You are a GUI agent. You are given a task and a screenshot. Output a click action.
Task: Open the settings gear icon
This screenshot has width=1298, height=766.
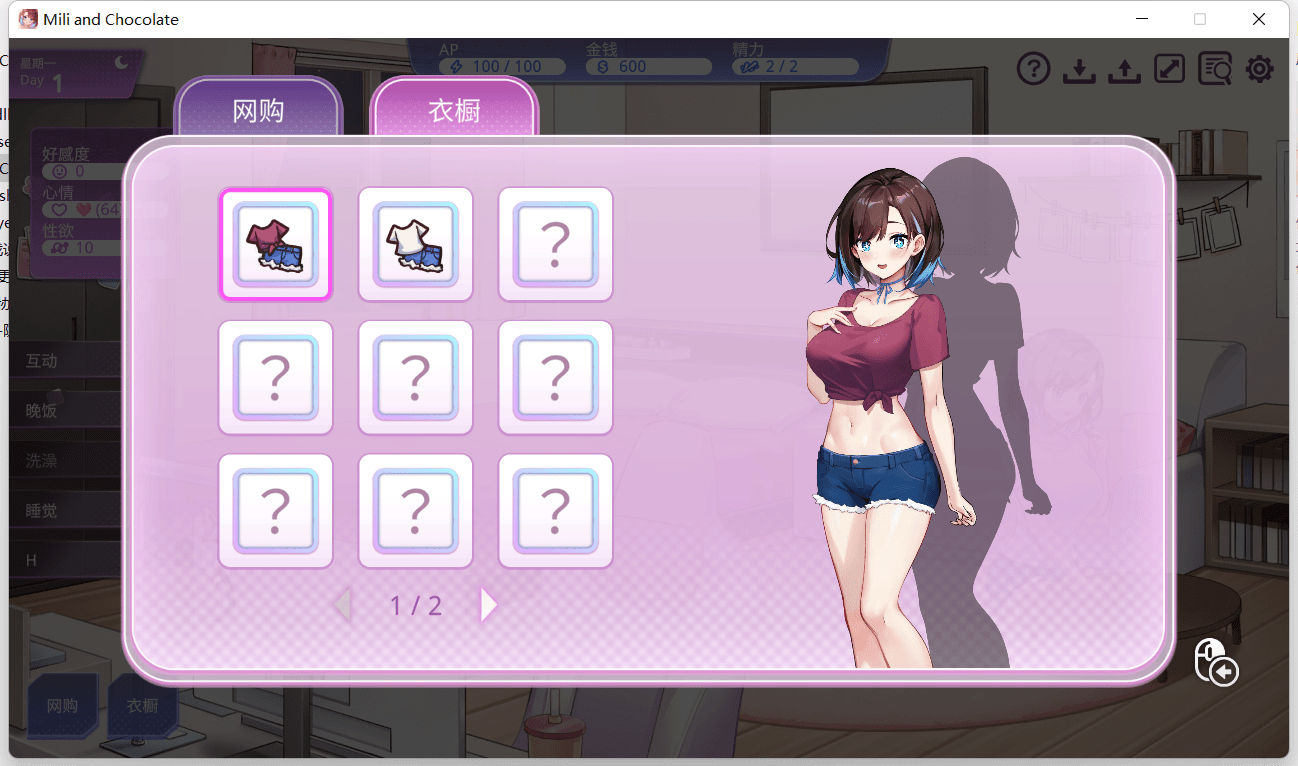click(x=1259, y=69)
